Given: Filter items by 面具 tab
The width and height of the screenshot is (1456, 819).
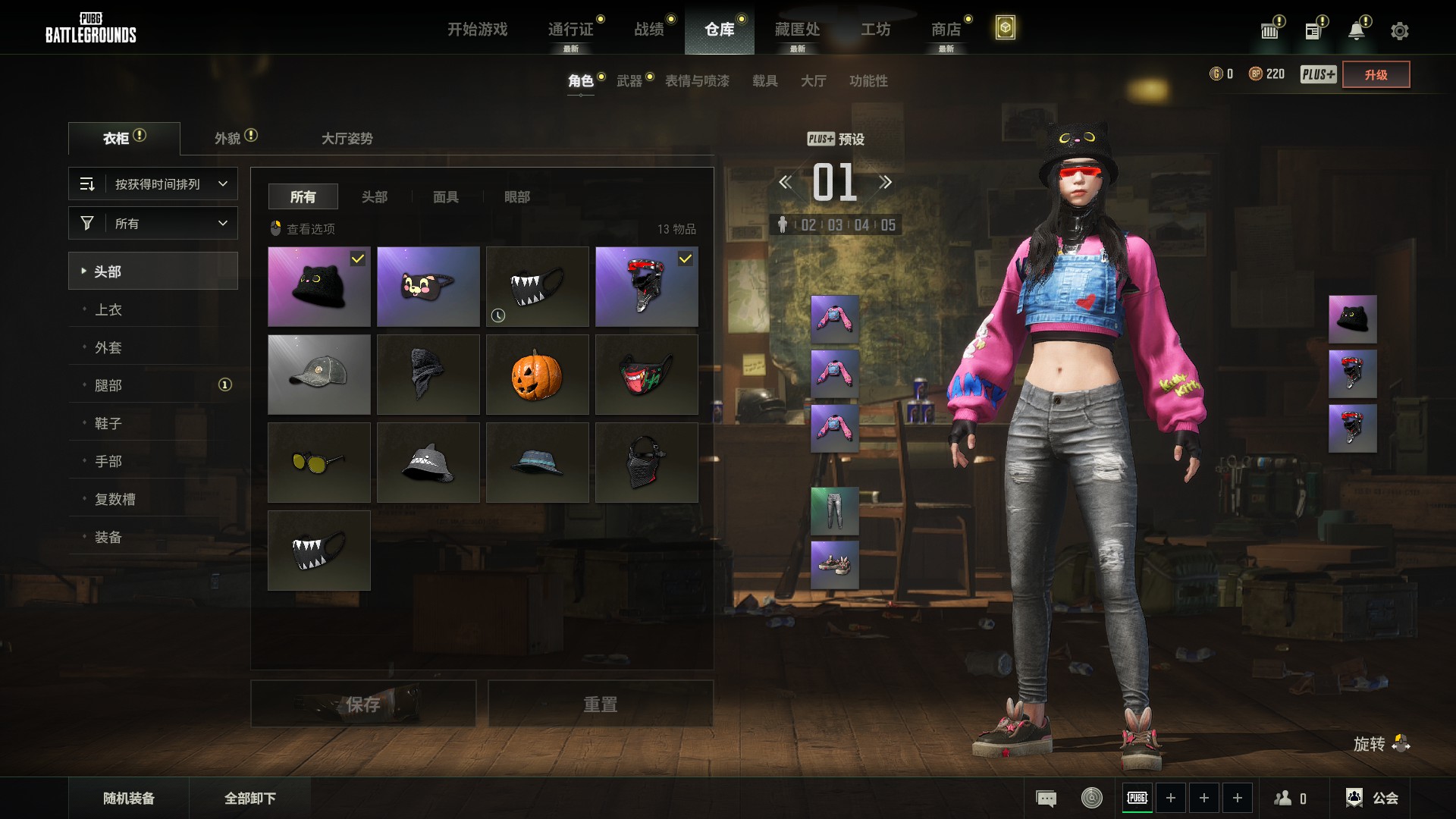Looking at the screenshot, I should click(x=445, y=197).
